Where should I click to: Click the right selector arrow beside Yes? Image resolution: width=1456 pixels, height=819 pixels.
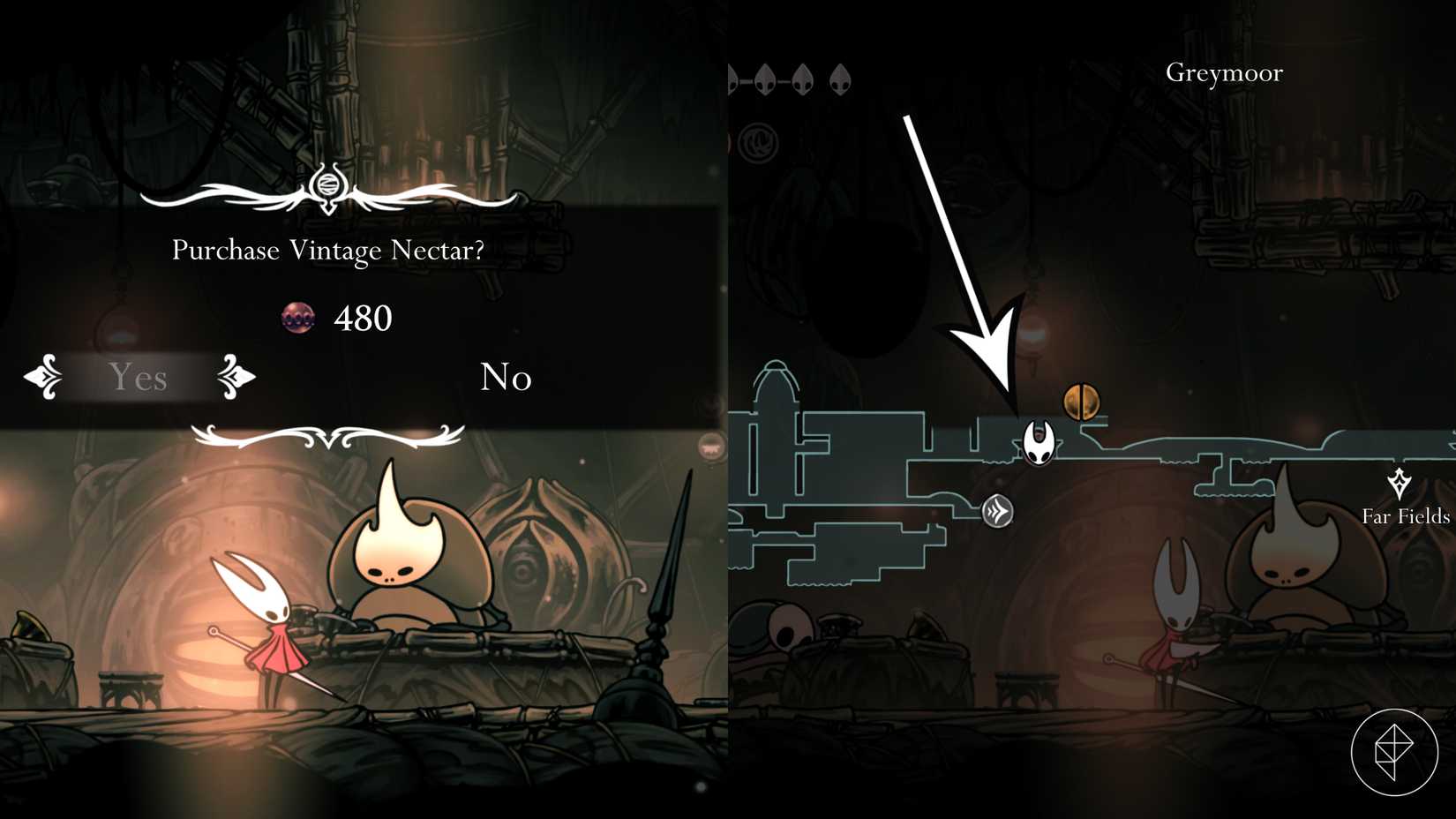coord(234,379)
